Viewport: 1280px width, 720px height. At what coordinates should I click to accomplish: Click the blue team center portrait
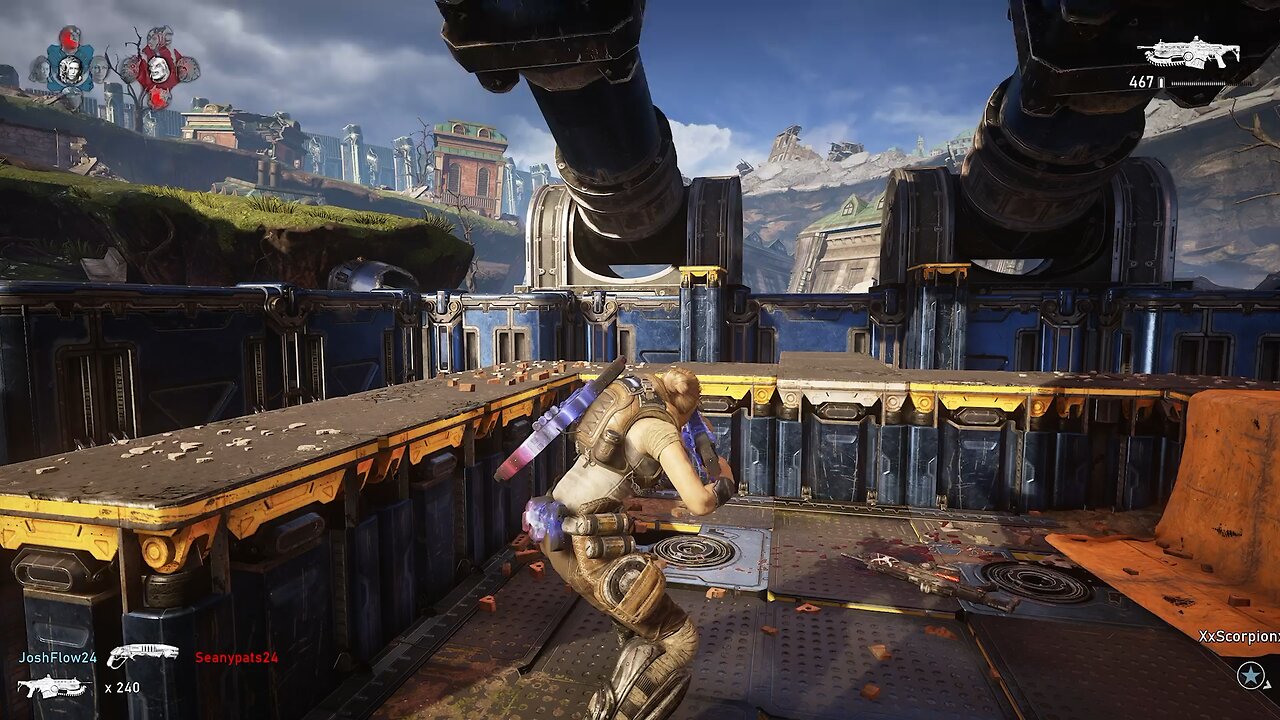click(x=69, y=69)
